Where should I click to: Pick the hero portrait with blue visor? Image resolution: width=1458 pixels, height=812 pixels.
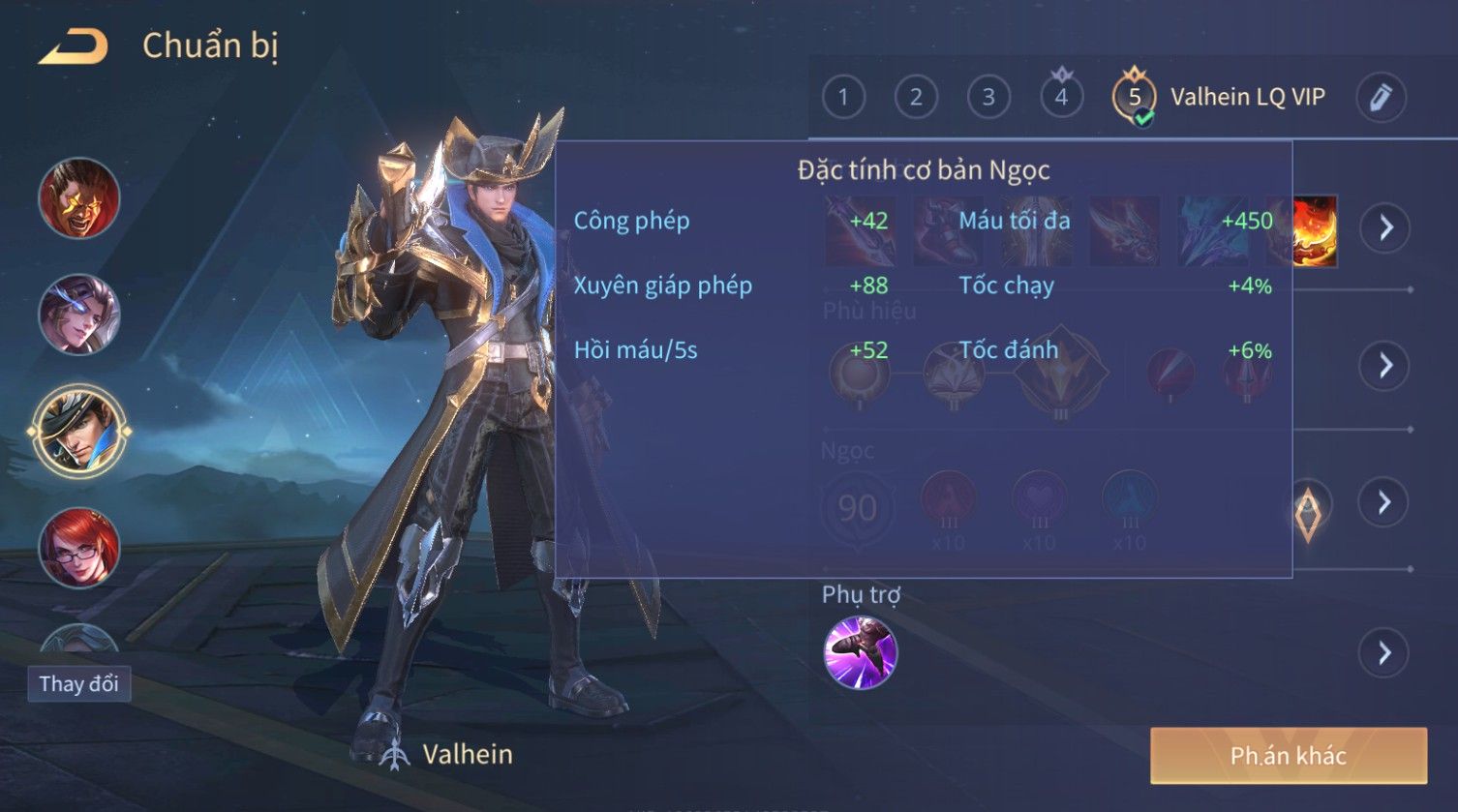pos(78,315)
